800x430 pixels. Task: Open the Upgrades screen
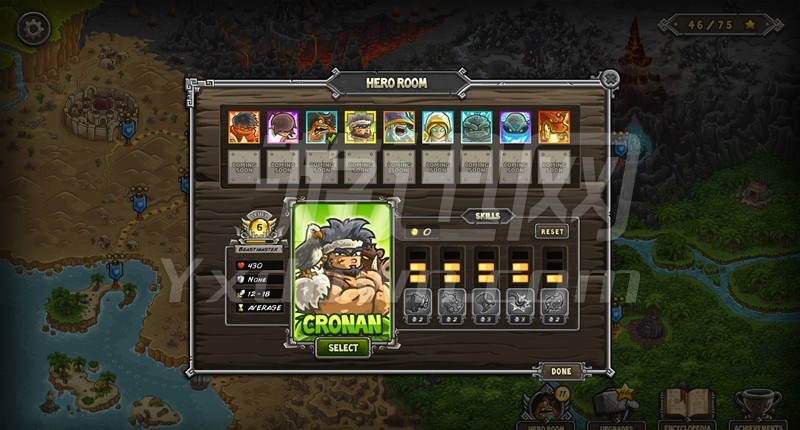pyautogui.click(x=615, y=406)
